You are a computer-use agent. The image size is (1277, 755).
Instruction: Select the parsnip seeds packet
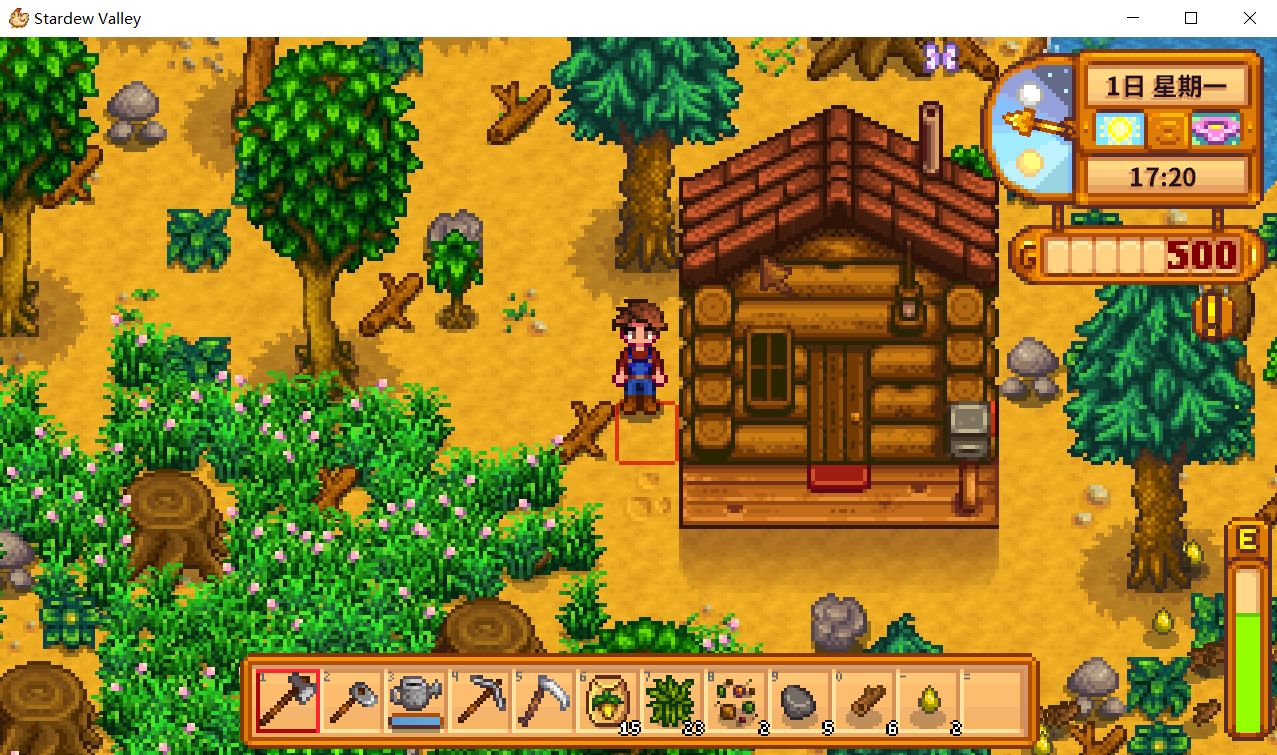(608, 701)
